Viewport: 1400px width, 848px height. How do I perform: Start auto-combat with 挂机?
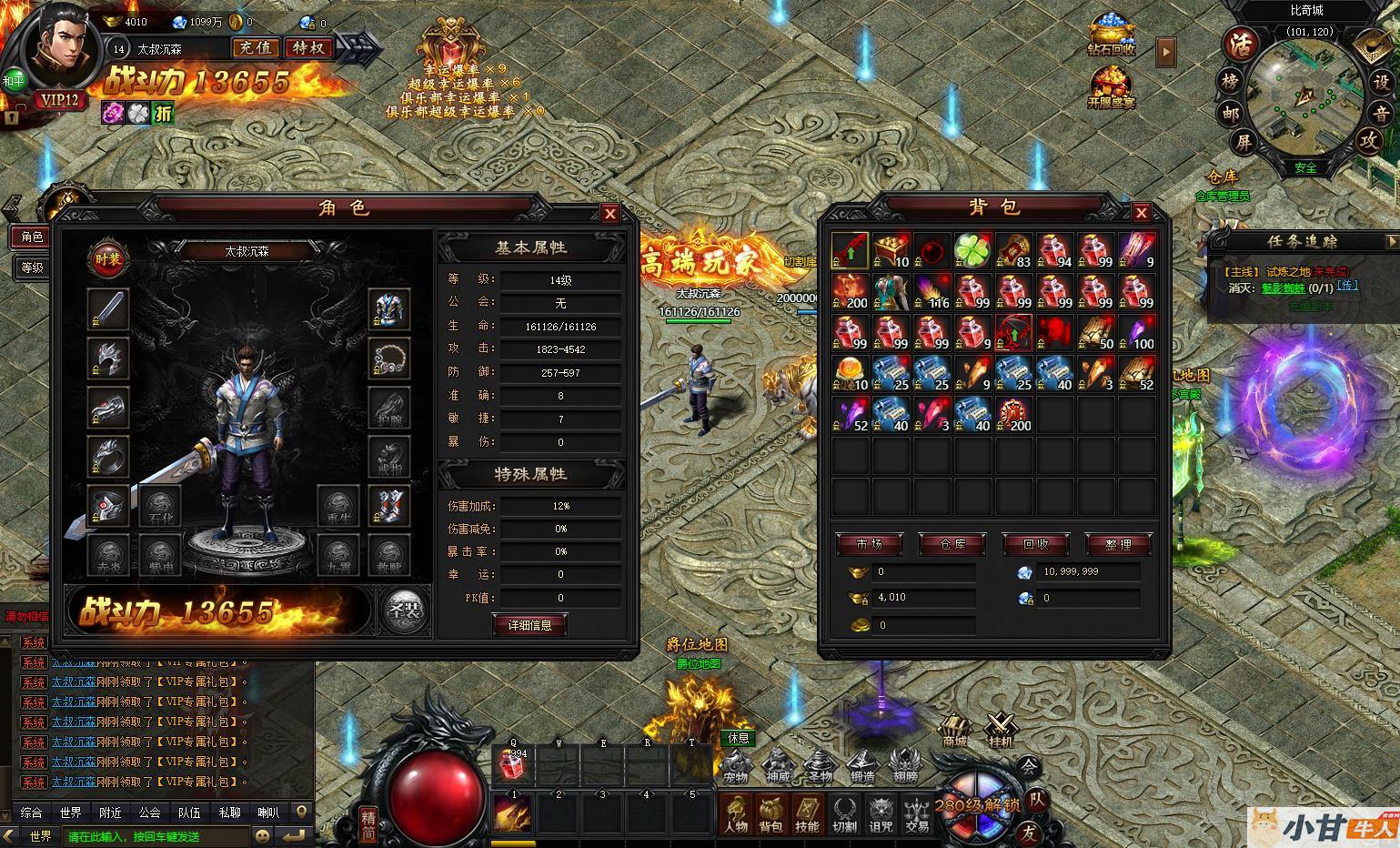pos(1002,730)
